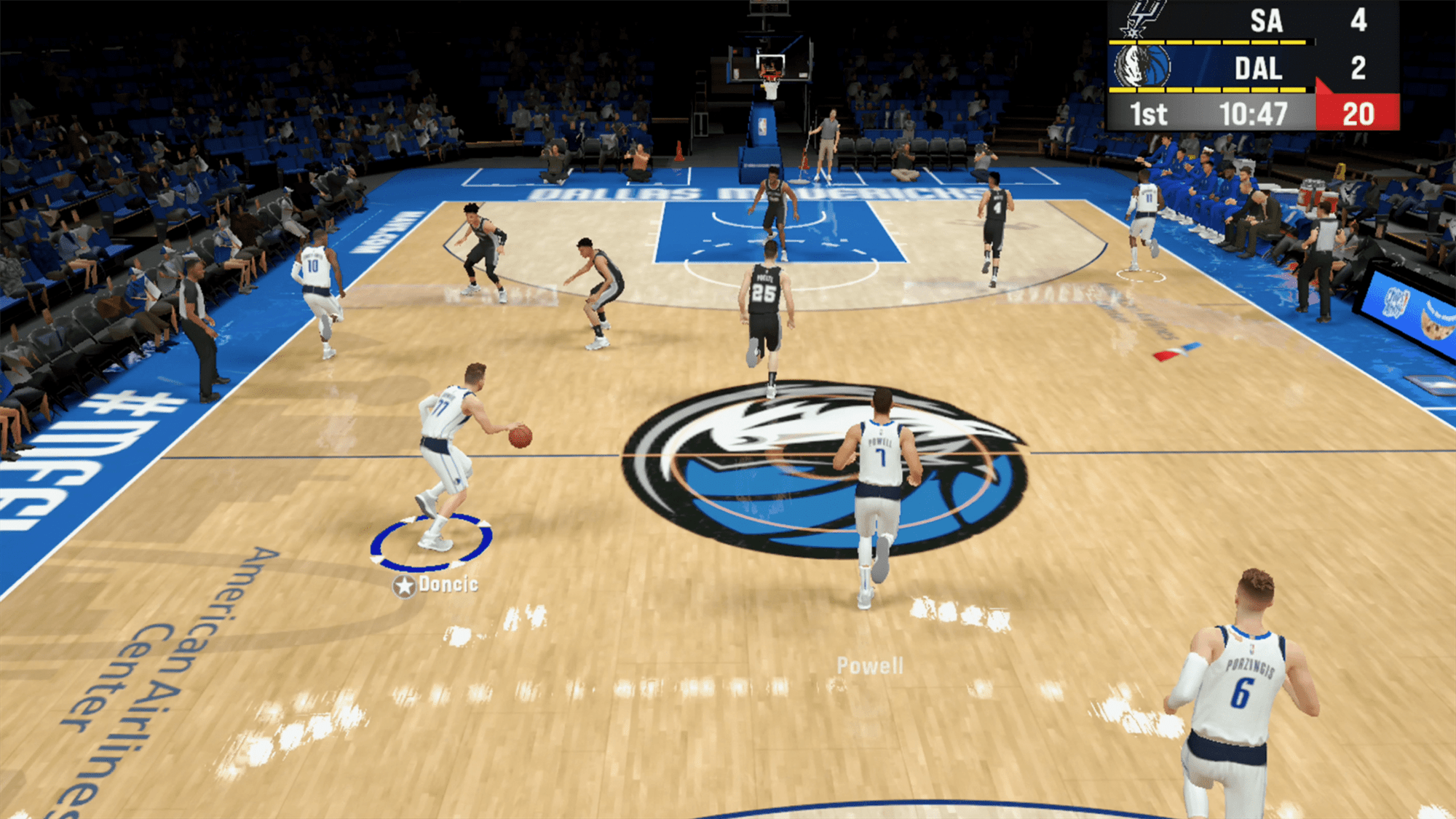Screen dimensions: 1456x819
Task: Select the Powell name label
Action: pos(871,664)
